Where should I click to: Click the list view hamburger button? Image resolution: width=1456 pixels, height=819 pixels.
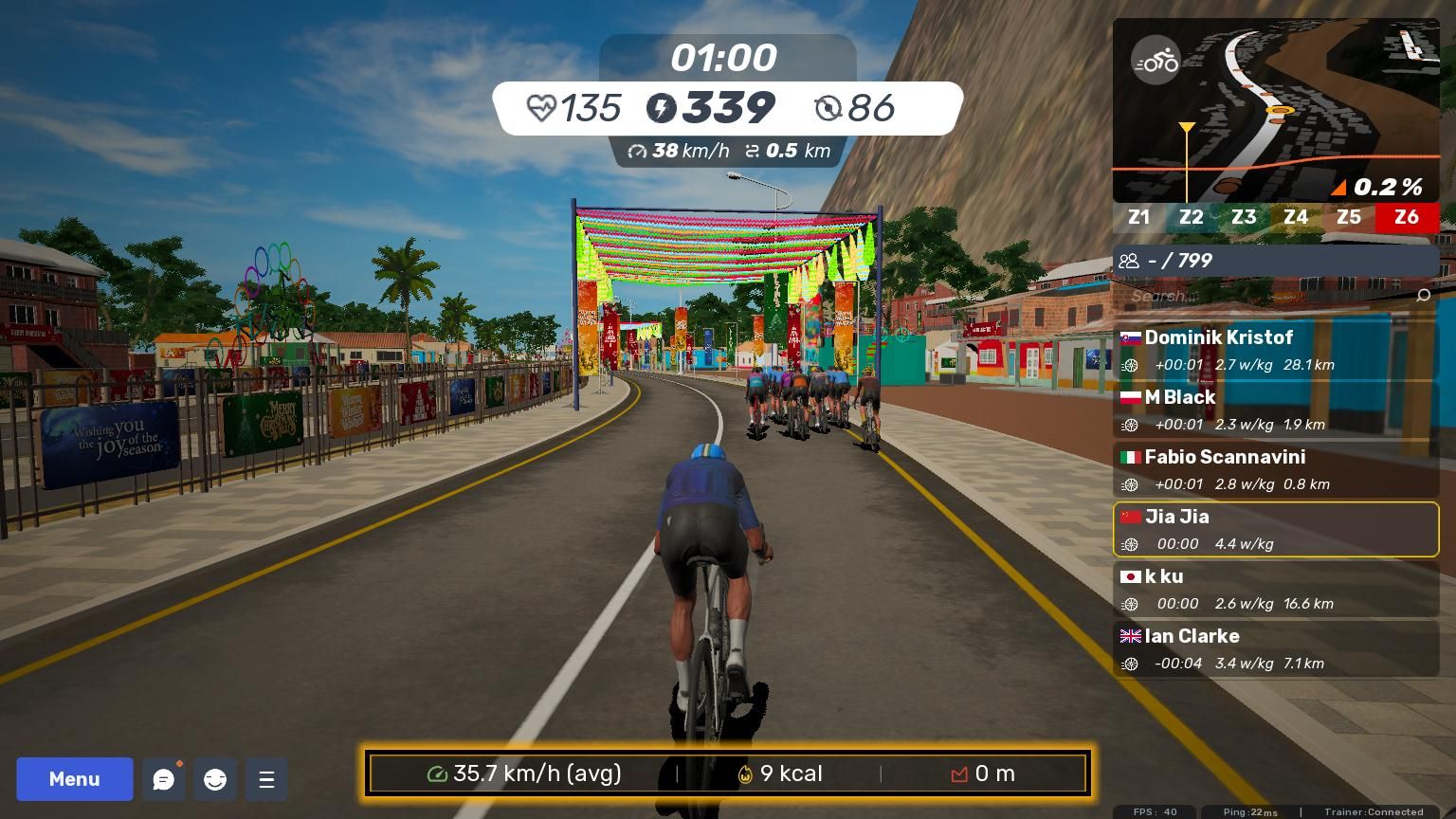[x=266, y=779]
